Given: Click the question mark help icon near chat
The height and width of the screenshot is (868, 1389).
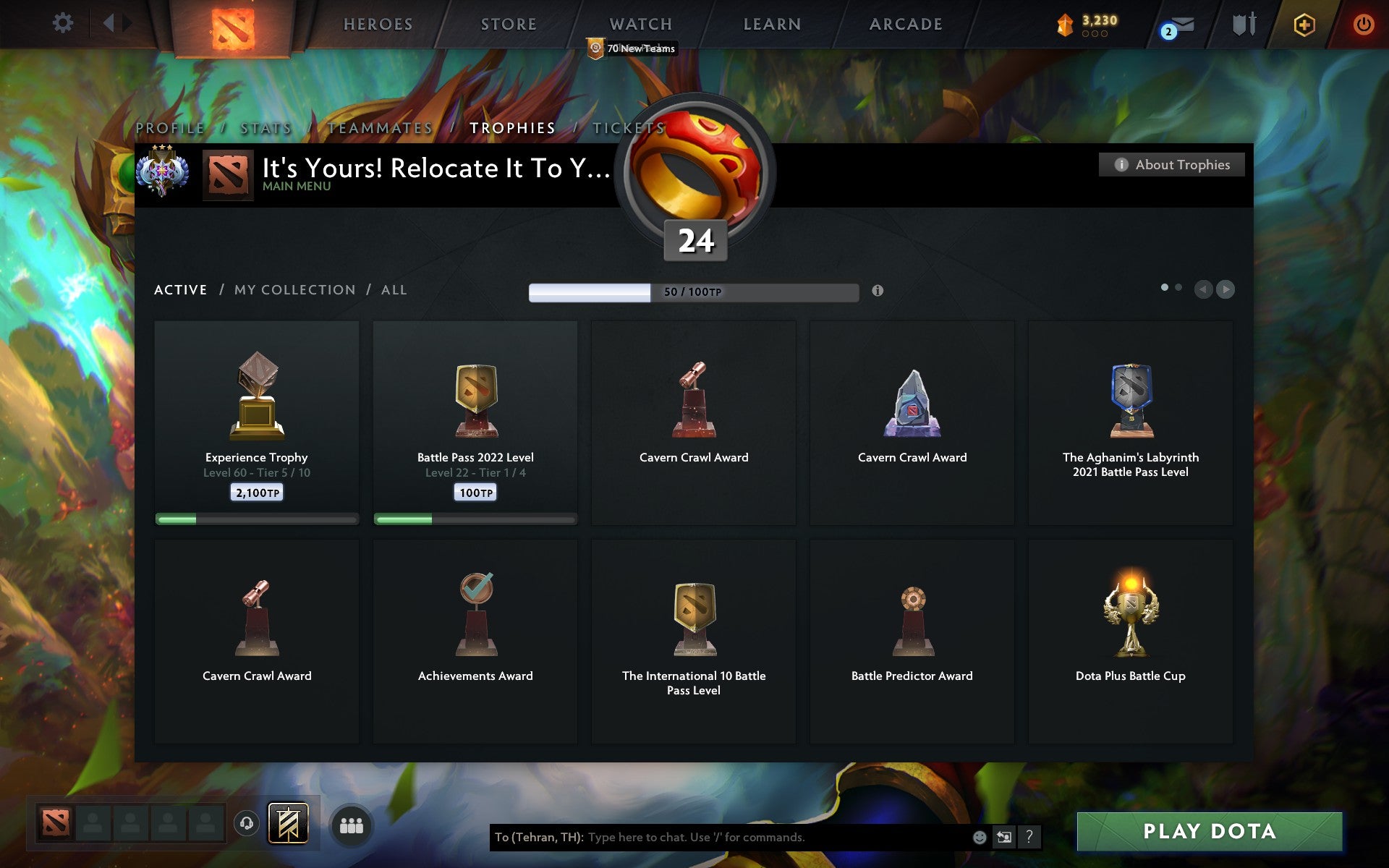Looking at the screenshot, I should click(x=1029, y=837).
